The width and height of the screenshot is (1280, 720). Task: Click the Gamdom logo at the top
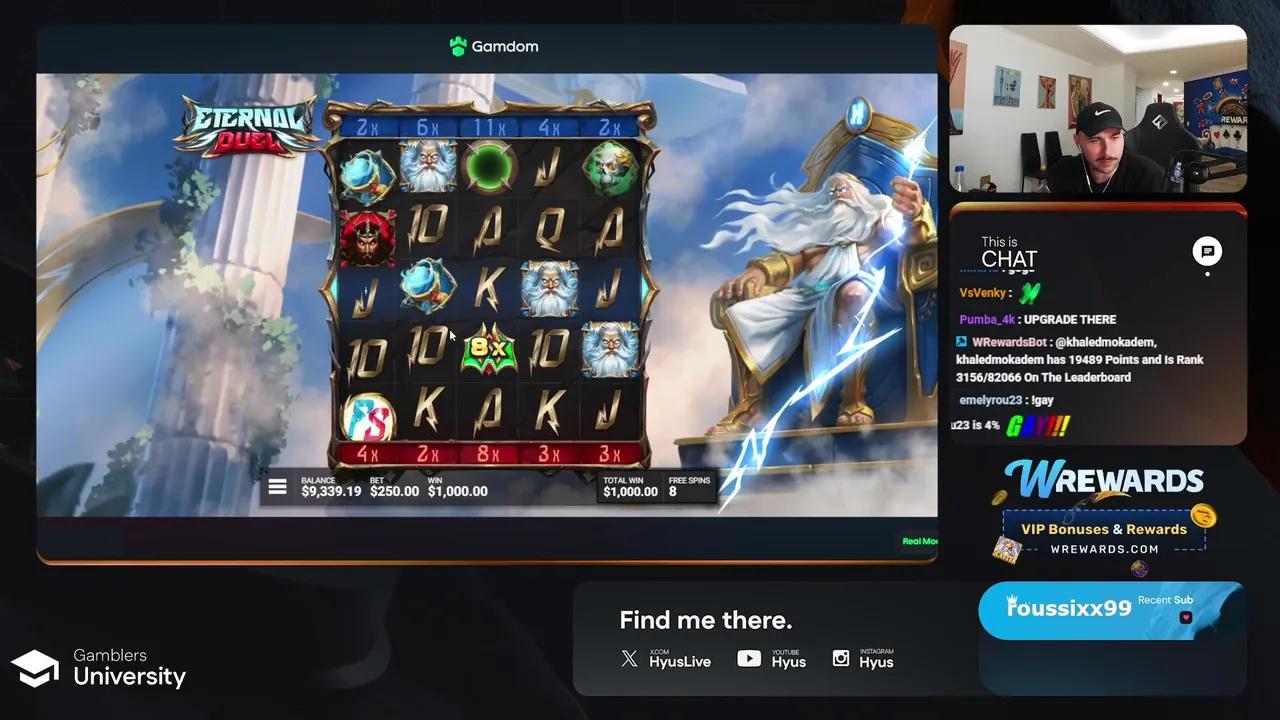click(x=494, y=46)
